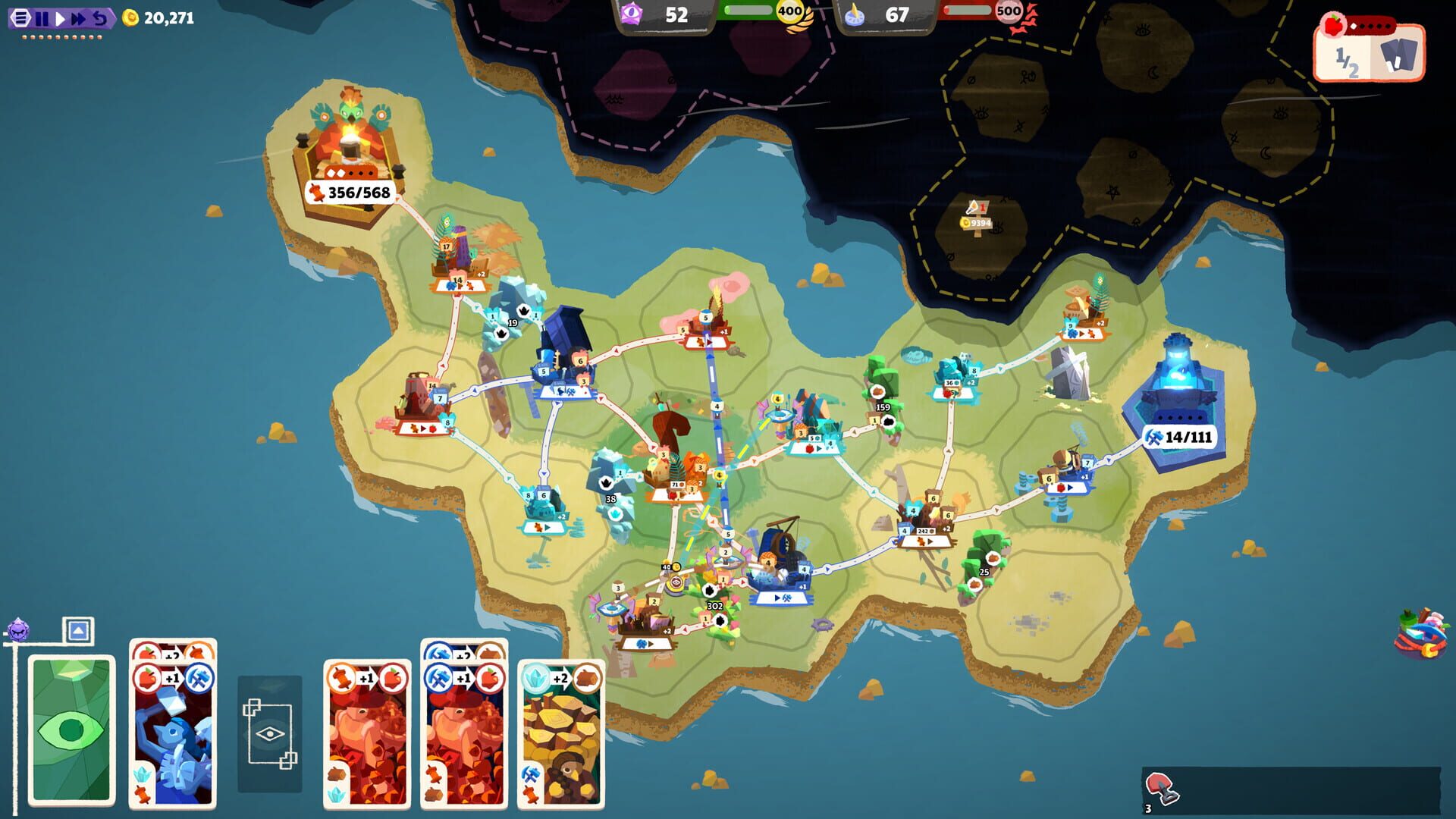Click the green progress bar toward 400
This screenshot has width=1456, height=819.
pos(749,11)
